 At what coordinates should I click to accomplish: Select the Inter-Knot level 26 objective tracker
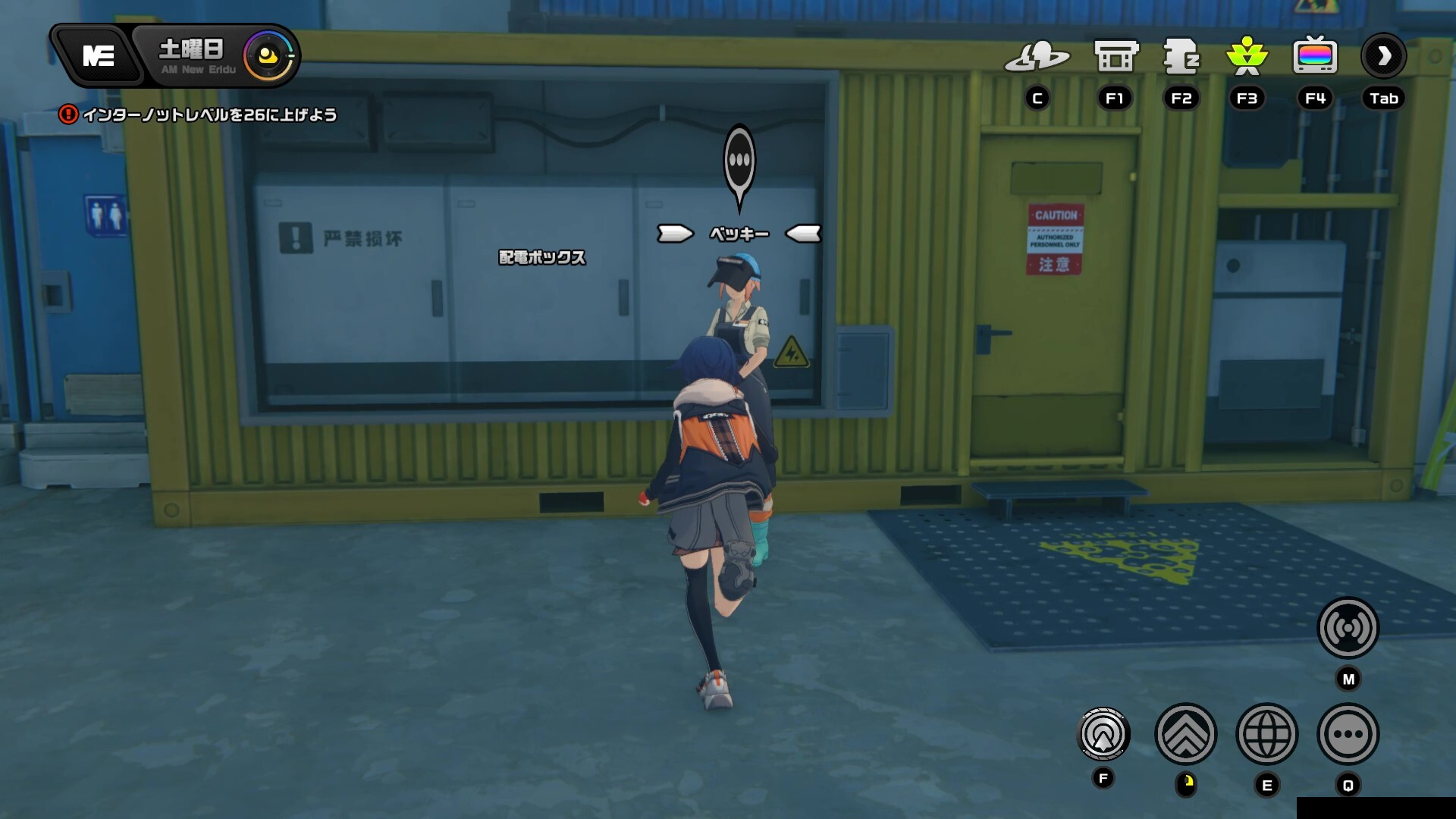[x=199, y=115]
